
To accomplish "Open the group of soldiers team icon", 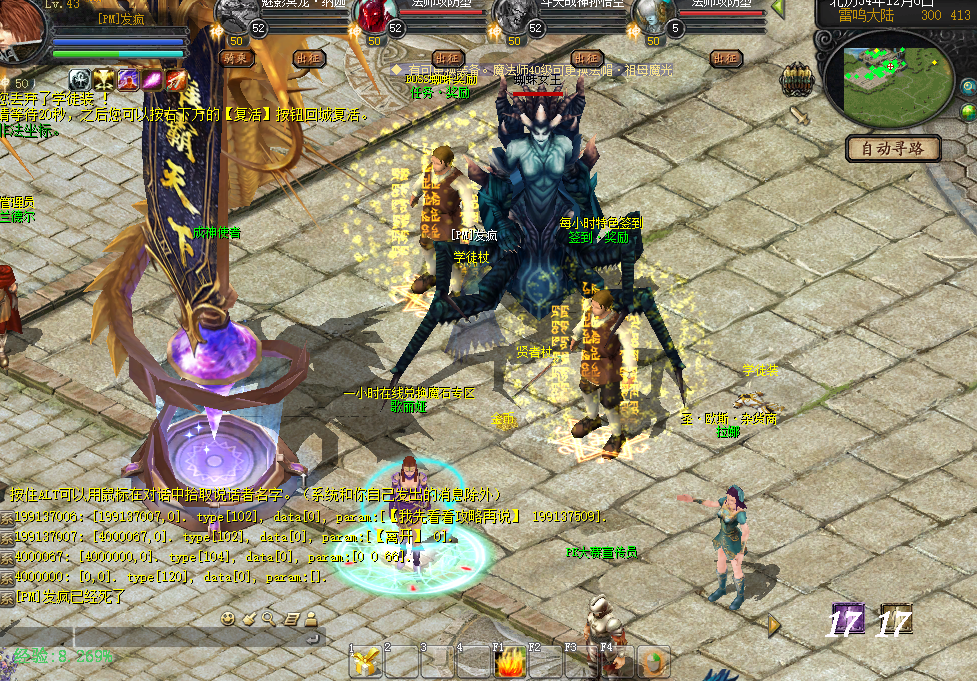I will click(796, 77).
